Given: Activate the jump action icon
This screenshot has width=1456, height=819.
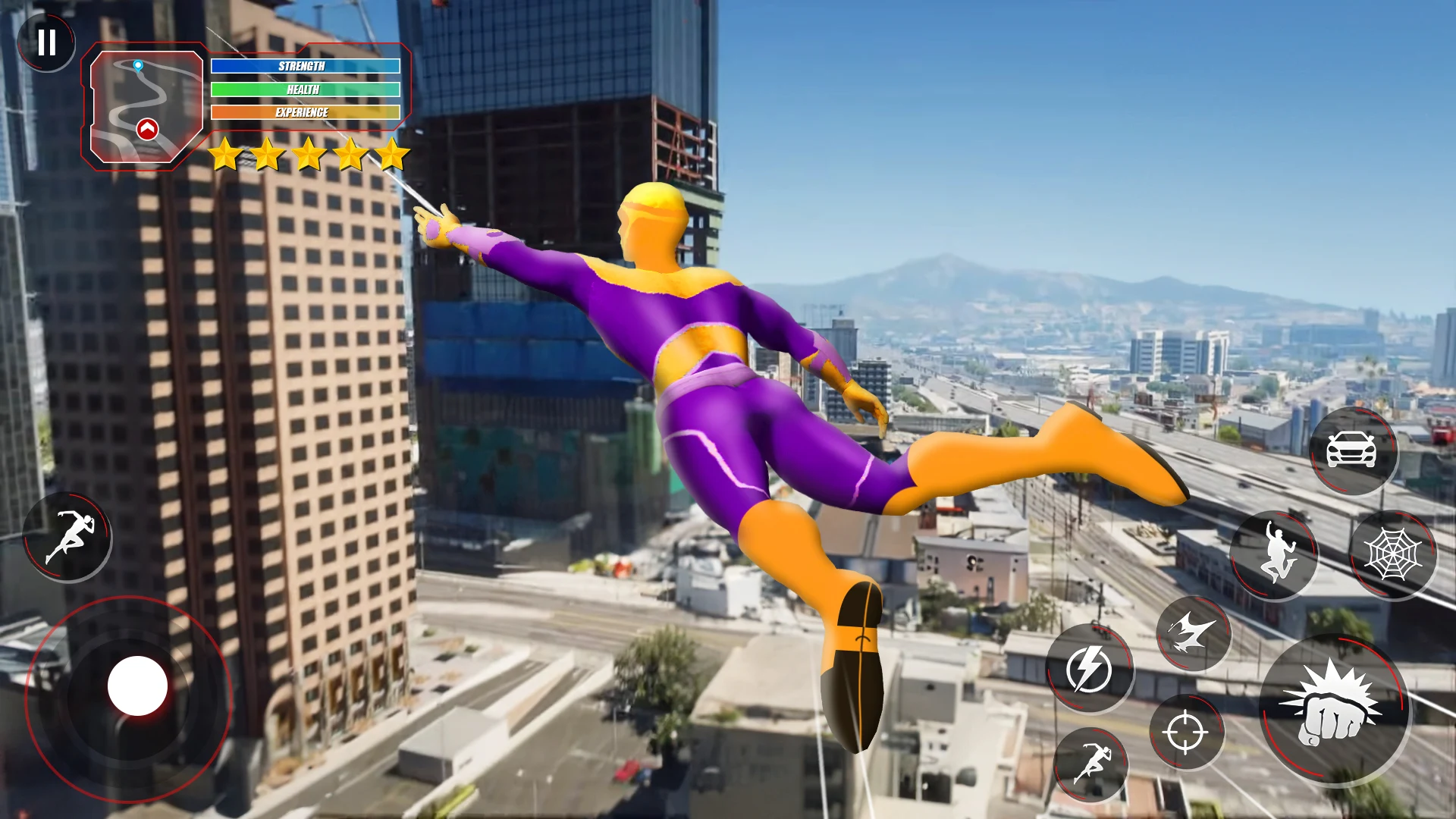Looking at the screenshot, I should 1276,554.
